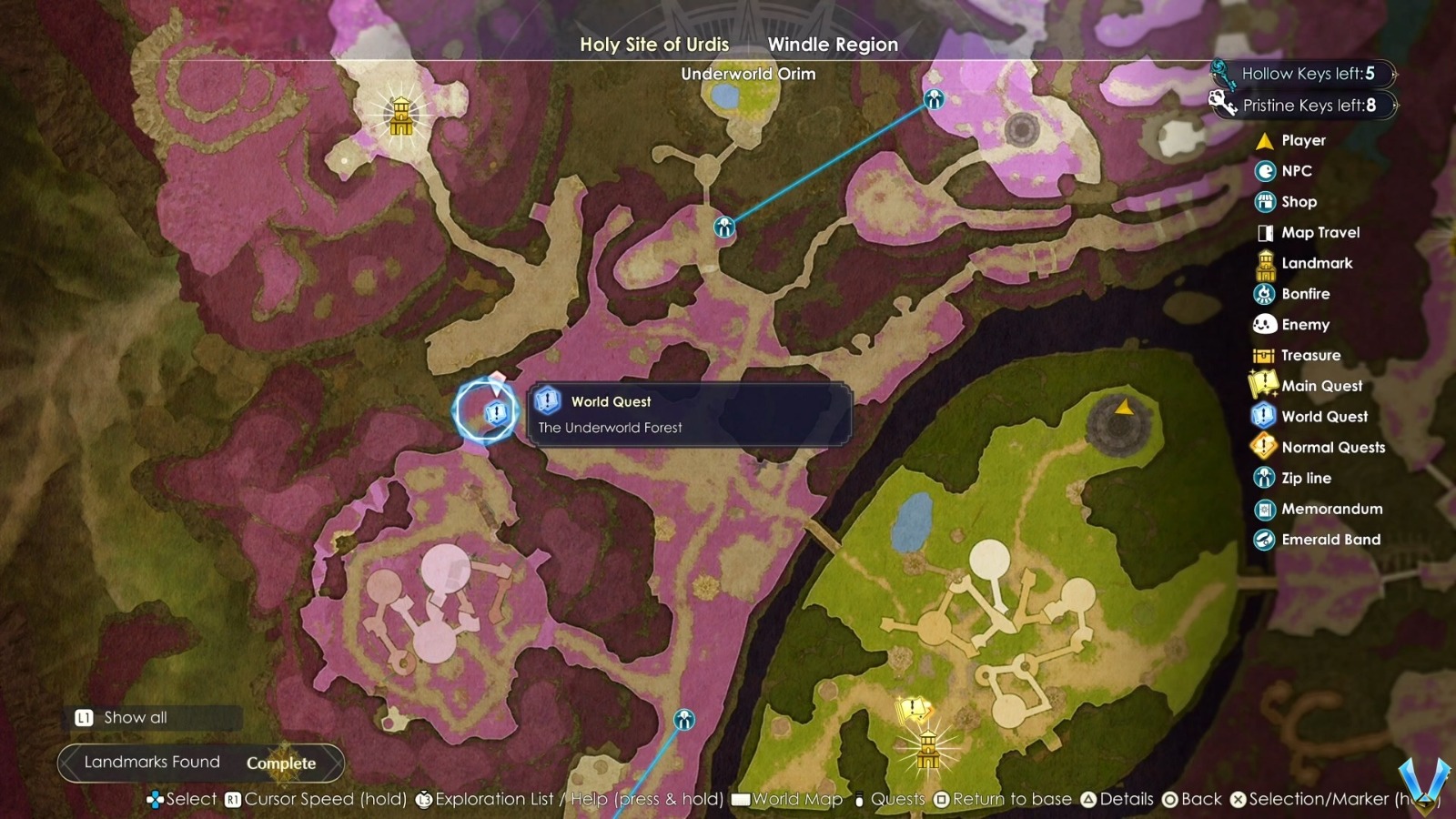Pick the Emerald Band legend entry

1330,540
